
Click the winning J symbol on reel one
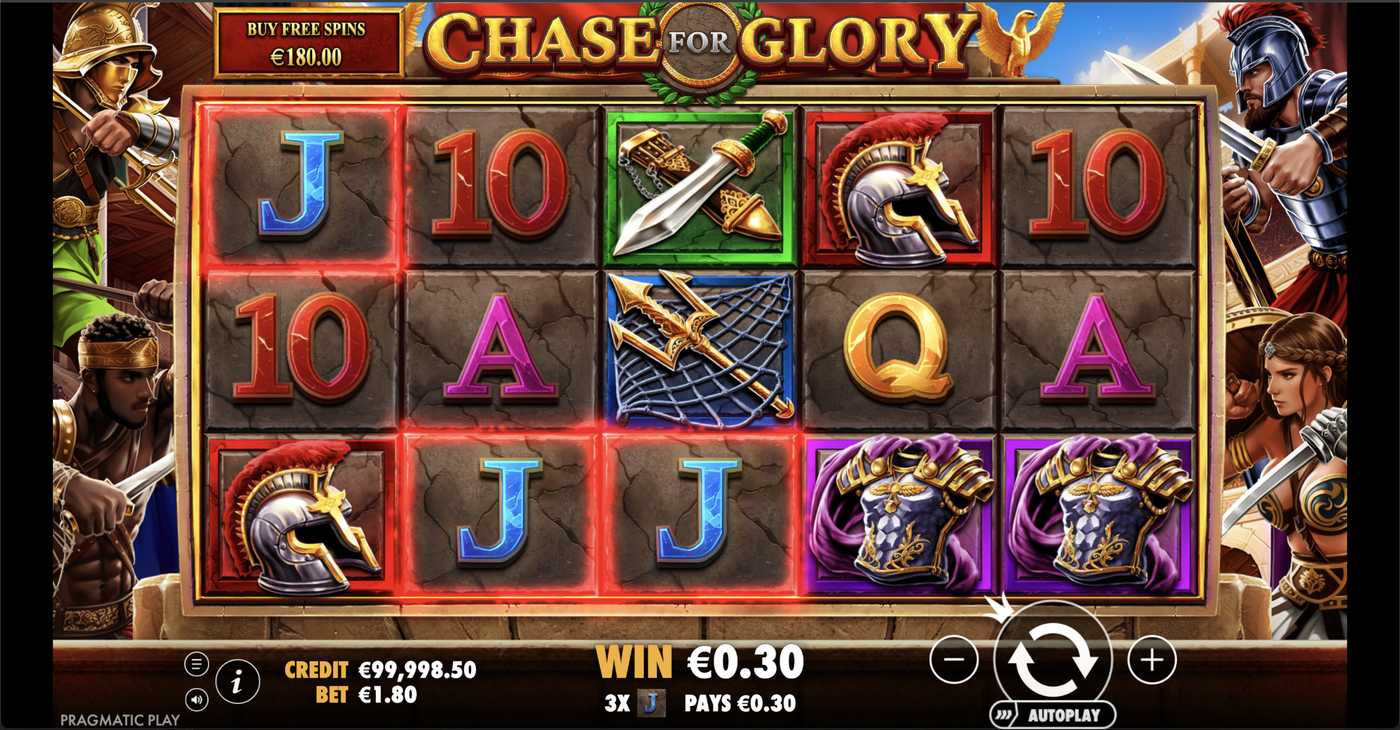(x=295, y=185)
